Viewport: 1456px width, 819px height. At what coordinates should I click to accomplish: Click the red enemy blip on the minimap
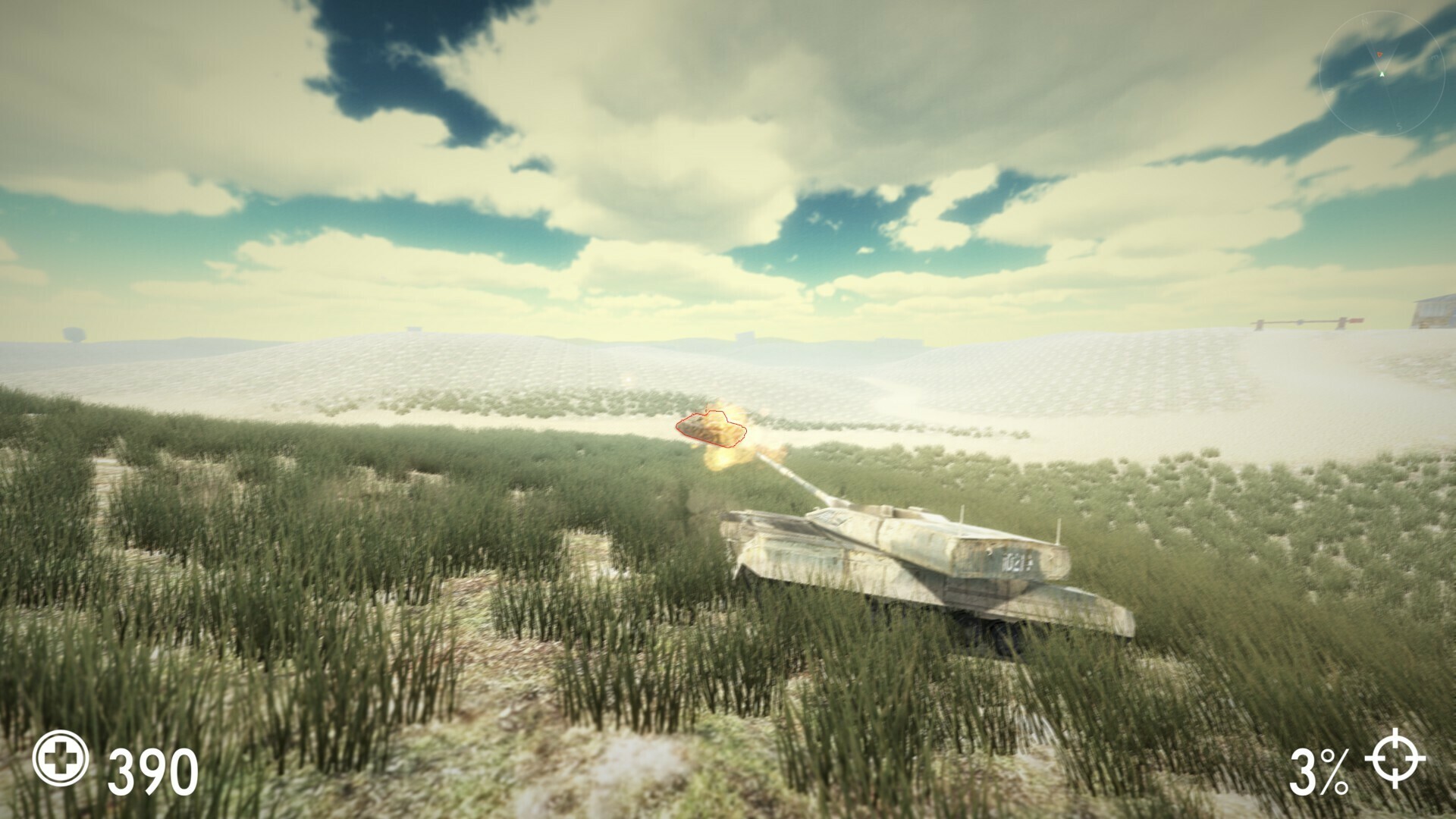coord(1379,54)
